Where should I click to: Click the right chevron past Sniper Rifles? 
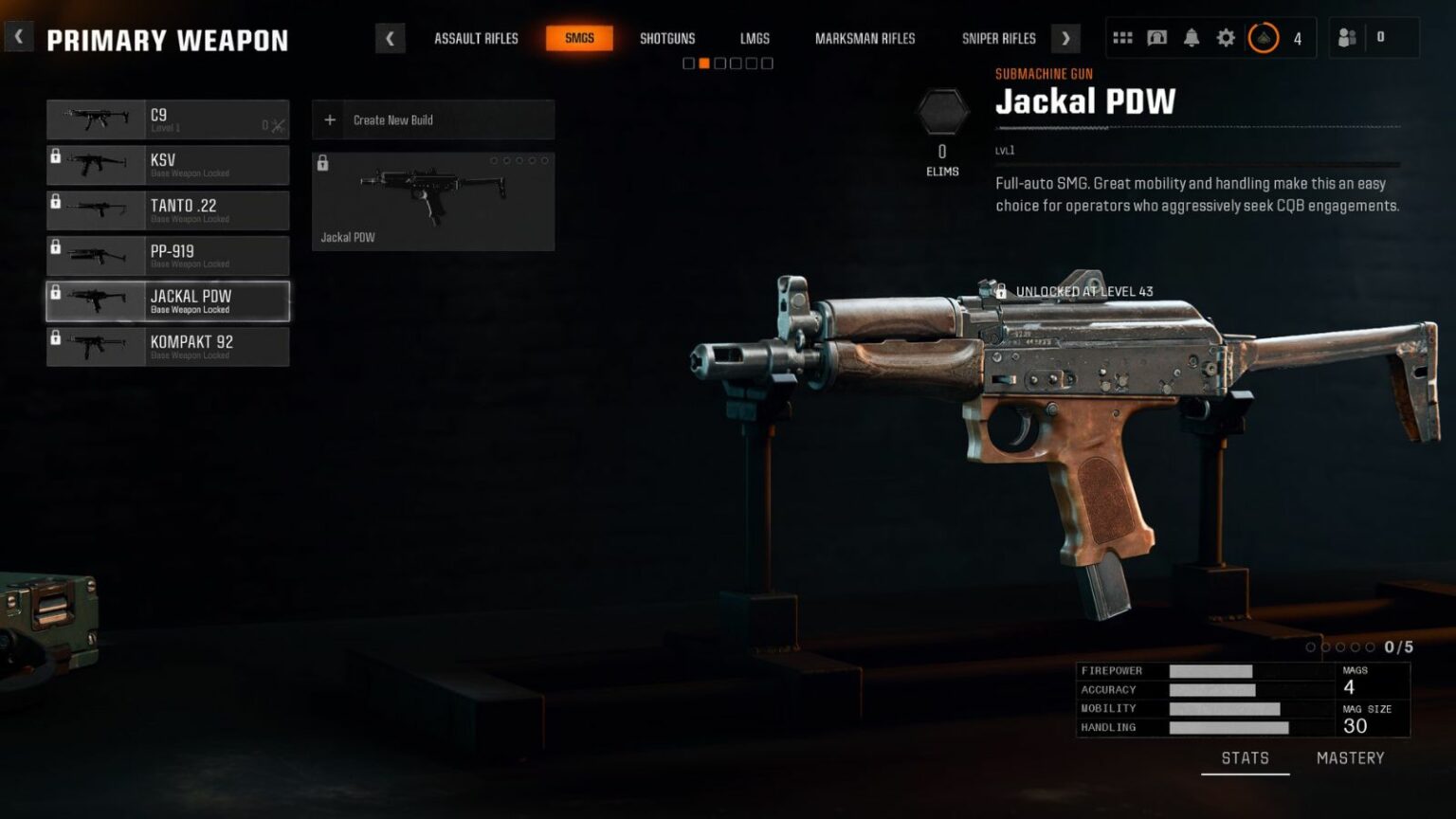(1065, 38)
